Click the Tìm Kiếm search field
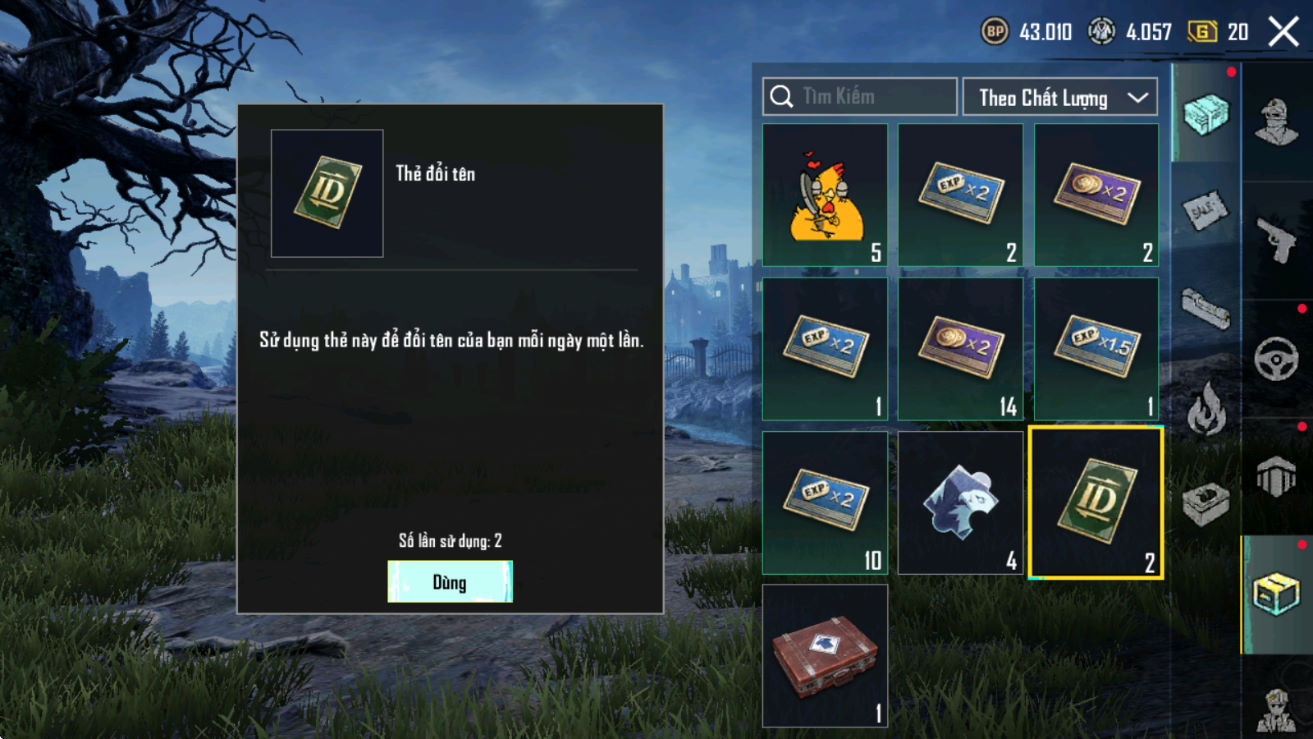1313x739 pixels. (x=860, y=97)
